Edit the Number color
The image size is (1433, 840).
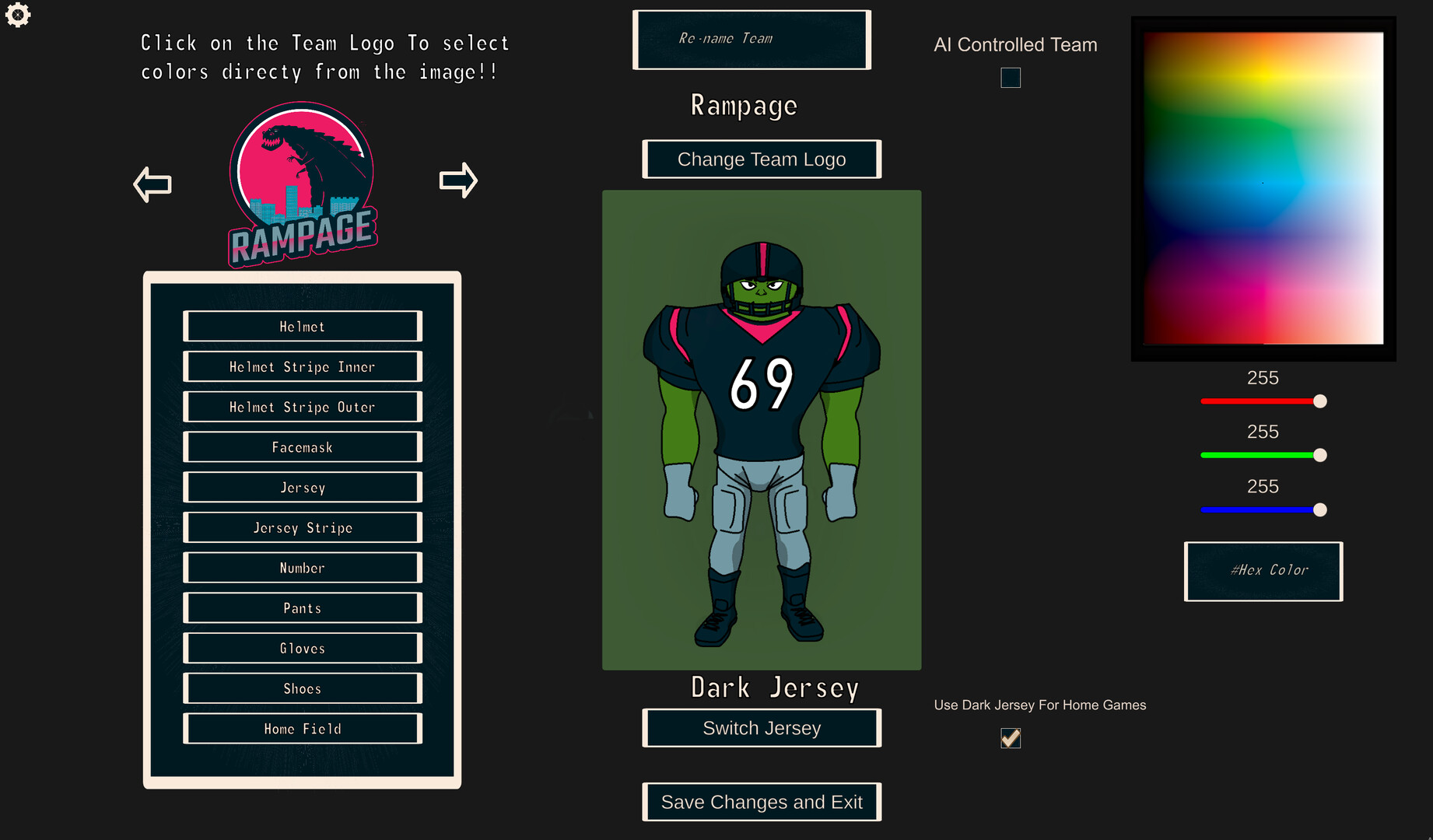pyautogui.click(x=302, y=567)
